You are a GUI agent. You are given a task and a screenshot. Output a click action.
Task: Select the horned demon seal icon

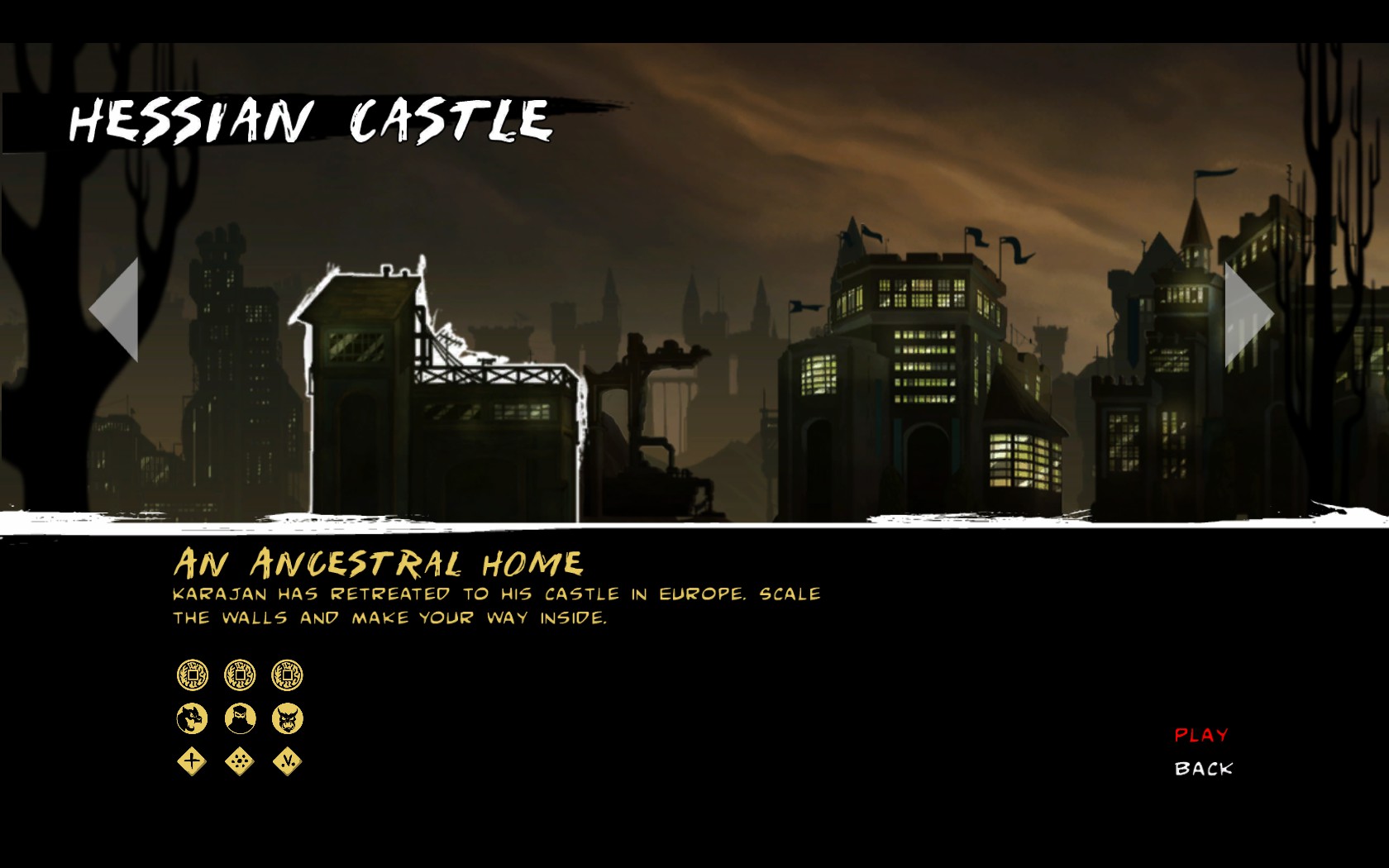click(288, 718)
